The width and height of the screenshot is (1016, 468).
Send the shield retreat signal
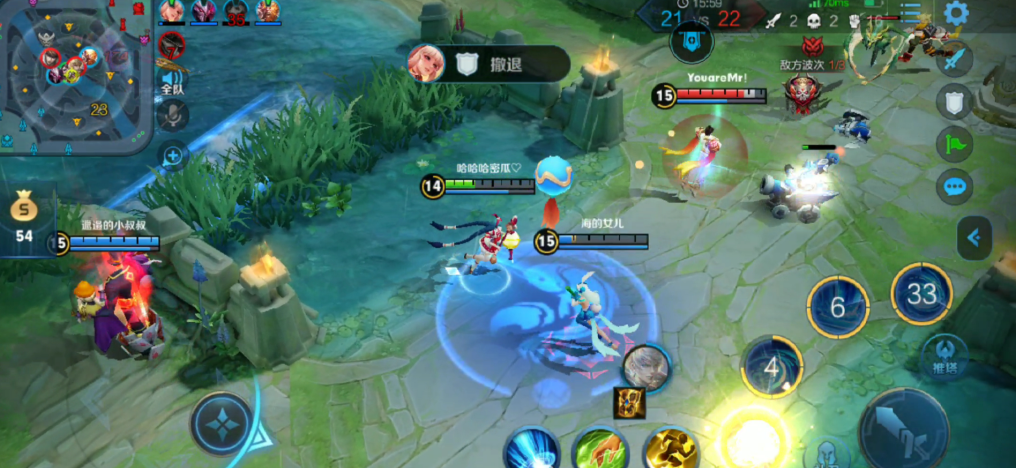pos(954,101)
